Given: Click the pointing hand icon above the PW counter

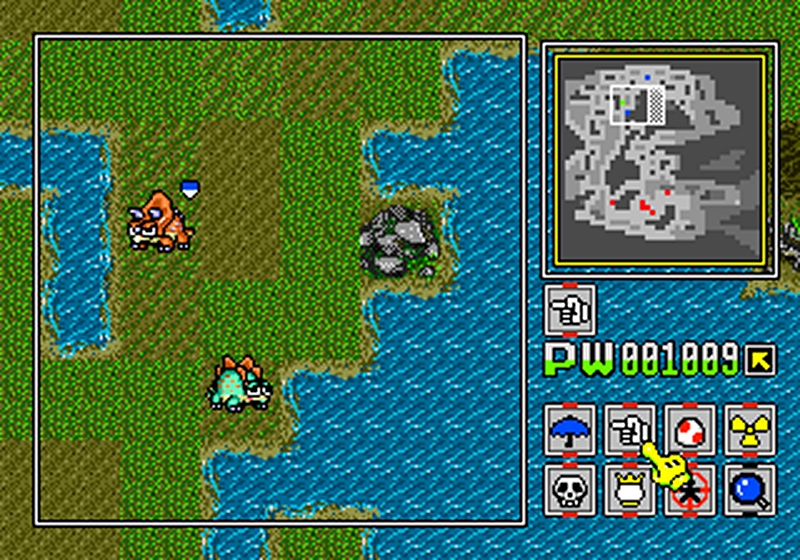Looking at the screenshot, I should pyautogui.click(x=572, y=310).
